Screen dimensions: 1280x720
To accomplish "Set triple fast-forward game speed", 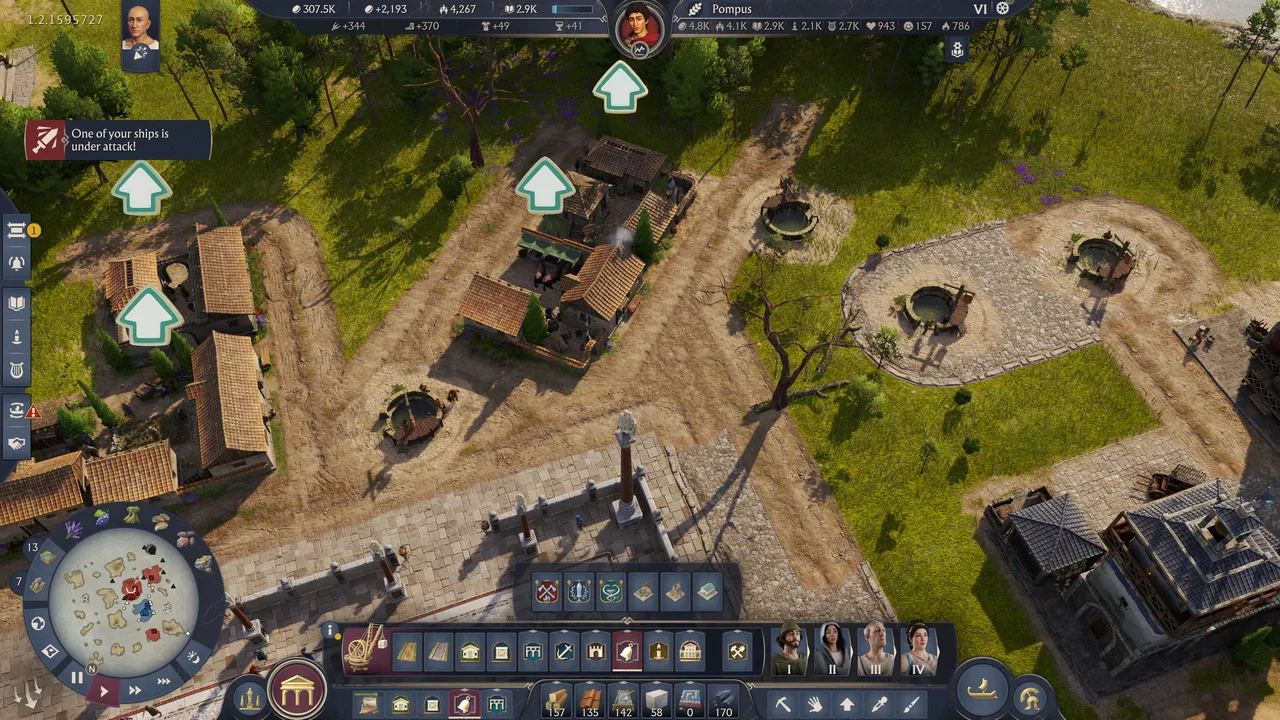I will [x=163, y=681].
